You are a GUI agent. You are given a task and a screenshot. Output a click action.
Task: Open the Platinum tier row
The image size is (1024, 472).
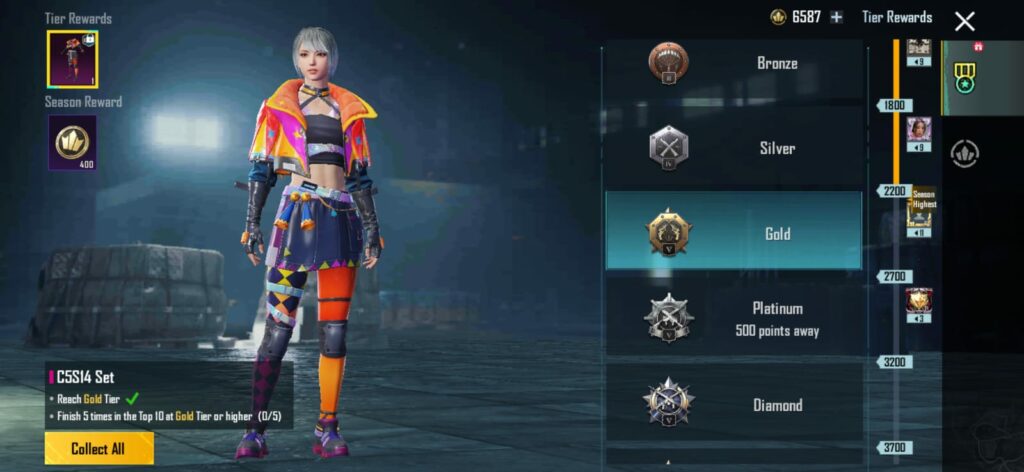pyautogui.click(x=733, y=318)
